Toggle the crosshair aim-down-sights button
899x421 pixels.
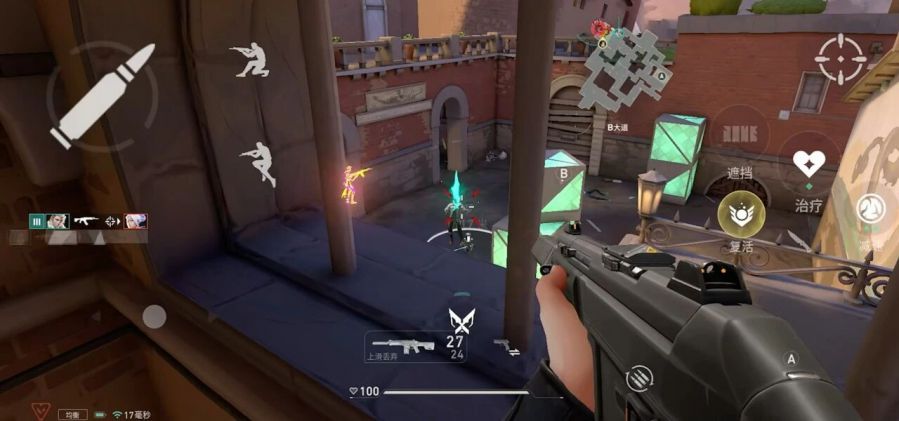pyautogui.click(x=840, y=59)
